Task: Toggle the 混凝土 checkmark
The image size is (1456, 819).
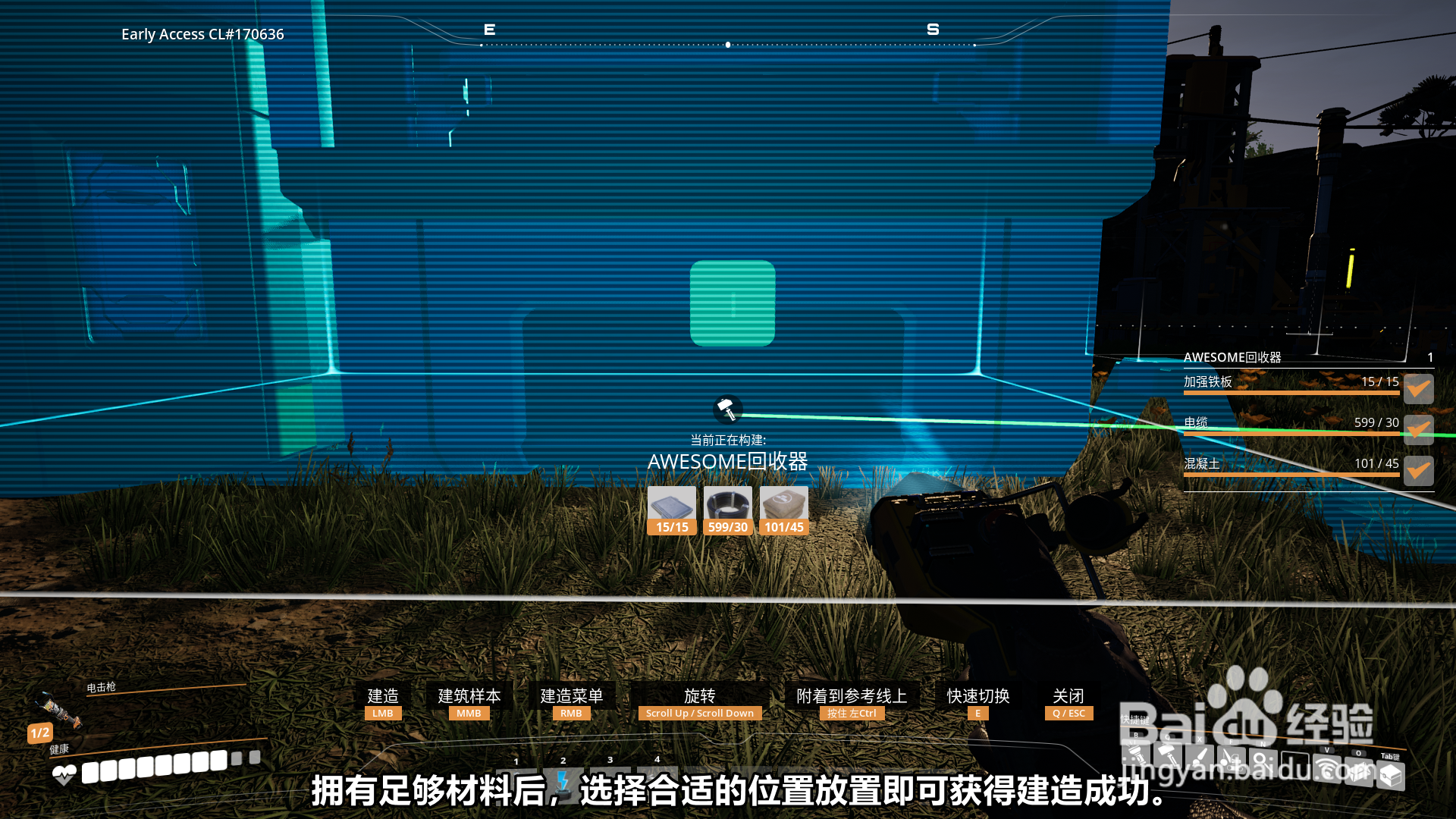Action: 1417,470
